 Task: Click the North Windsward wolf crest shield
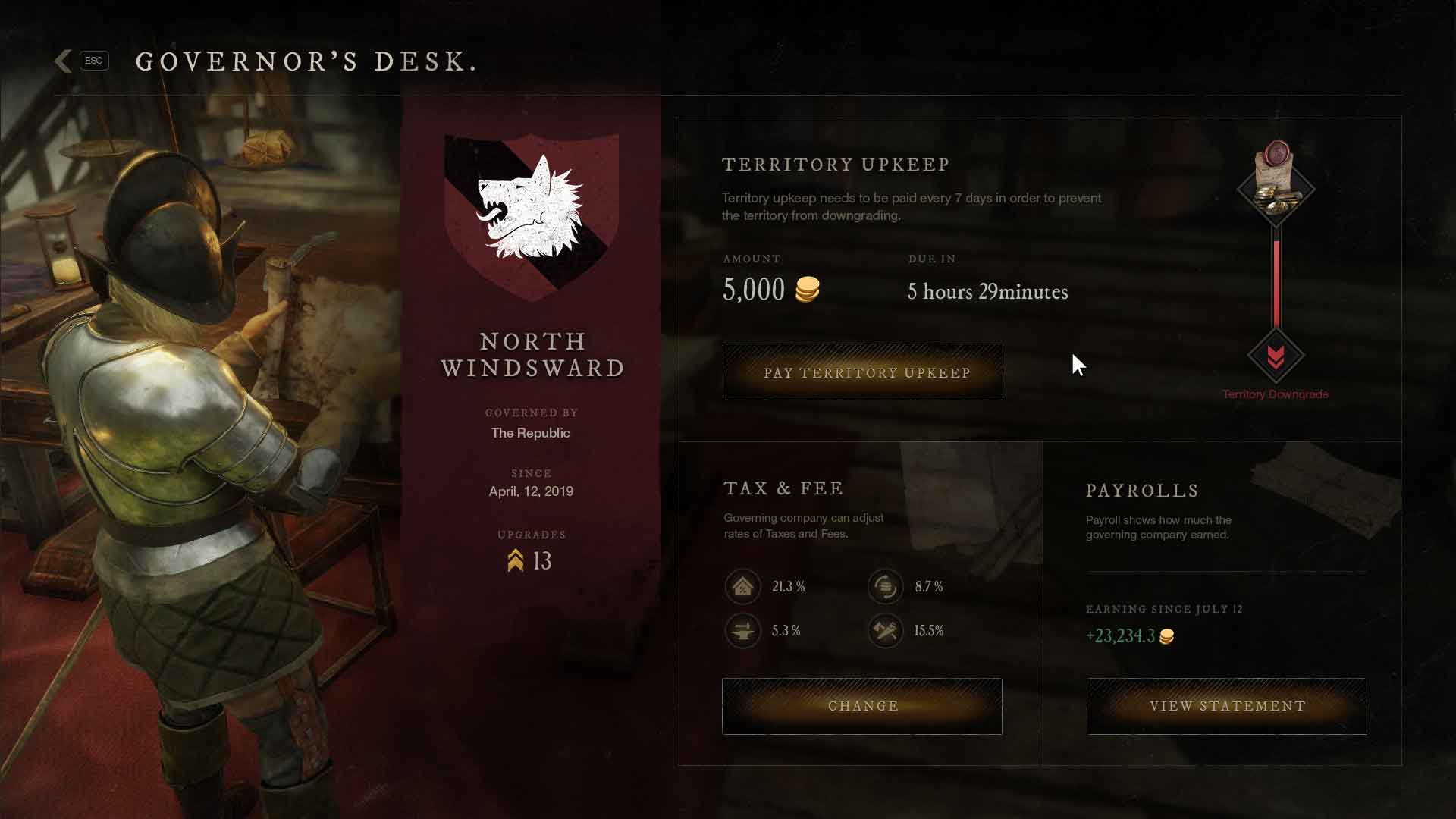pos(531,212)
